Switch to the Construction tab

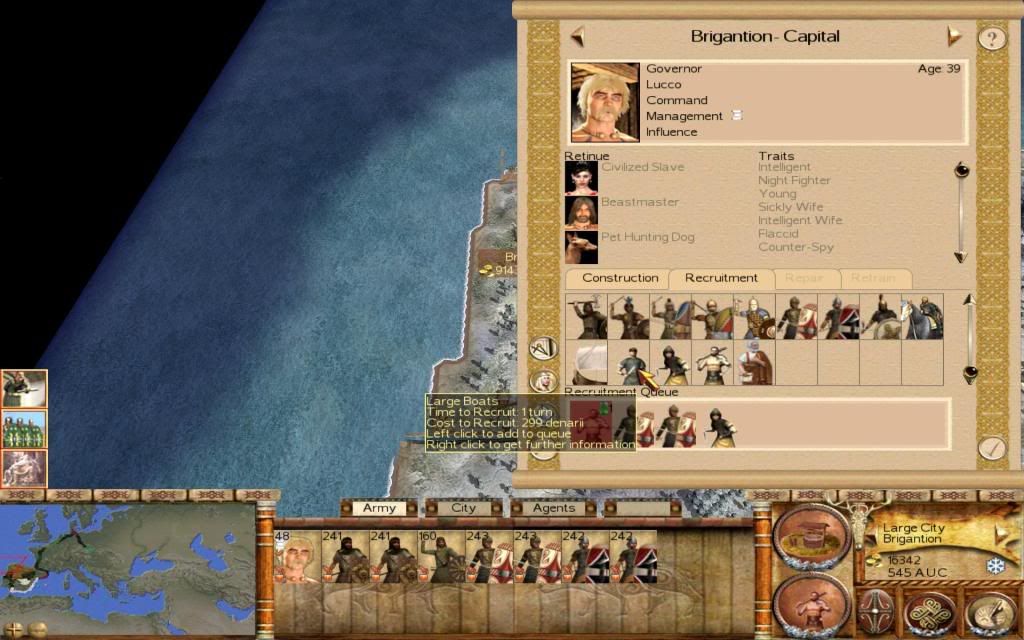(620, 278)
